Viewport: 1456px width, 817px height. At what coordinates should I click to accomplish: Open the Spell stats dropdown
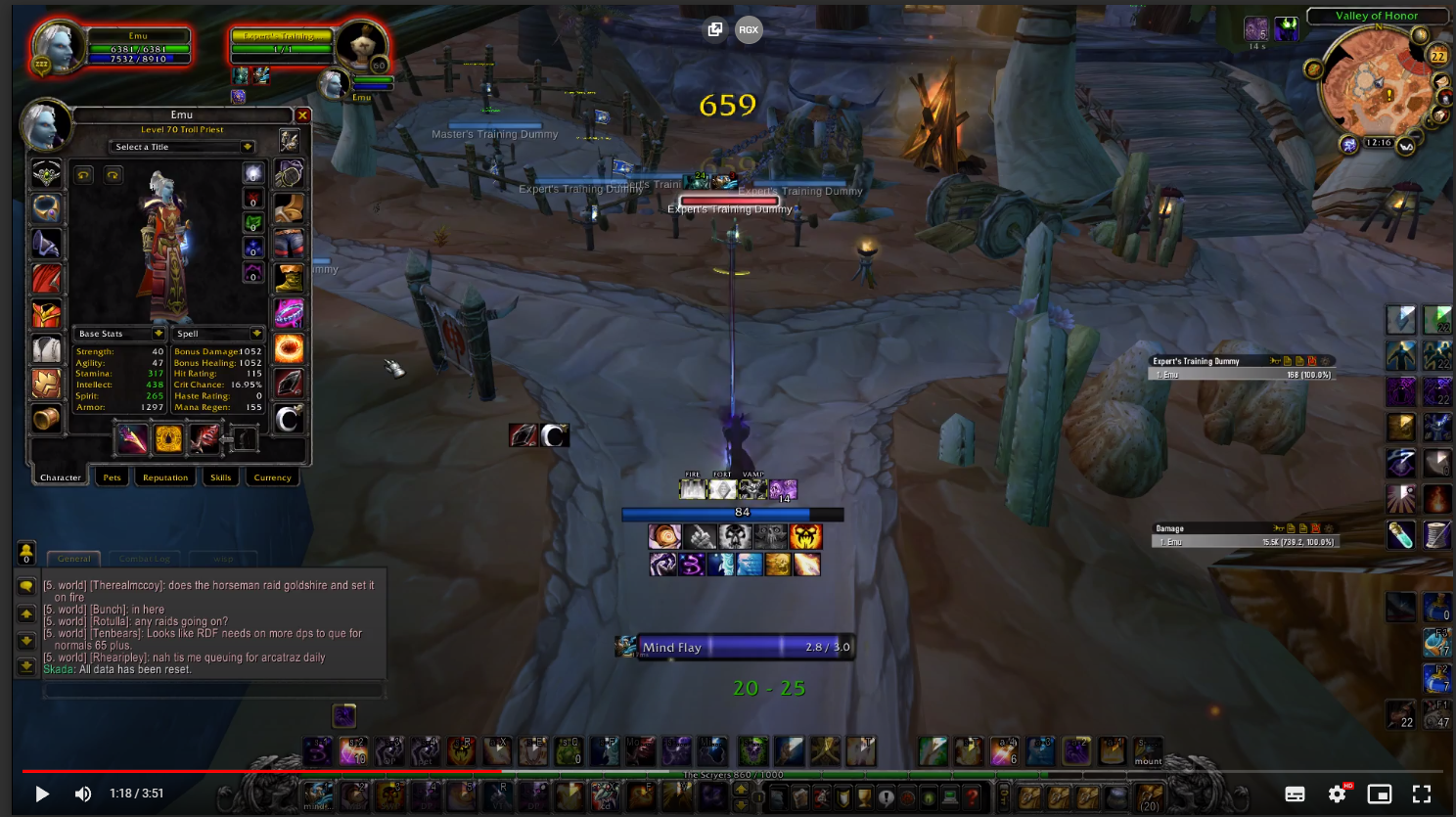tap(217, 333)
